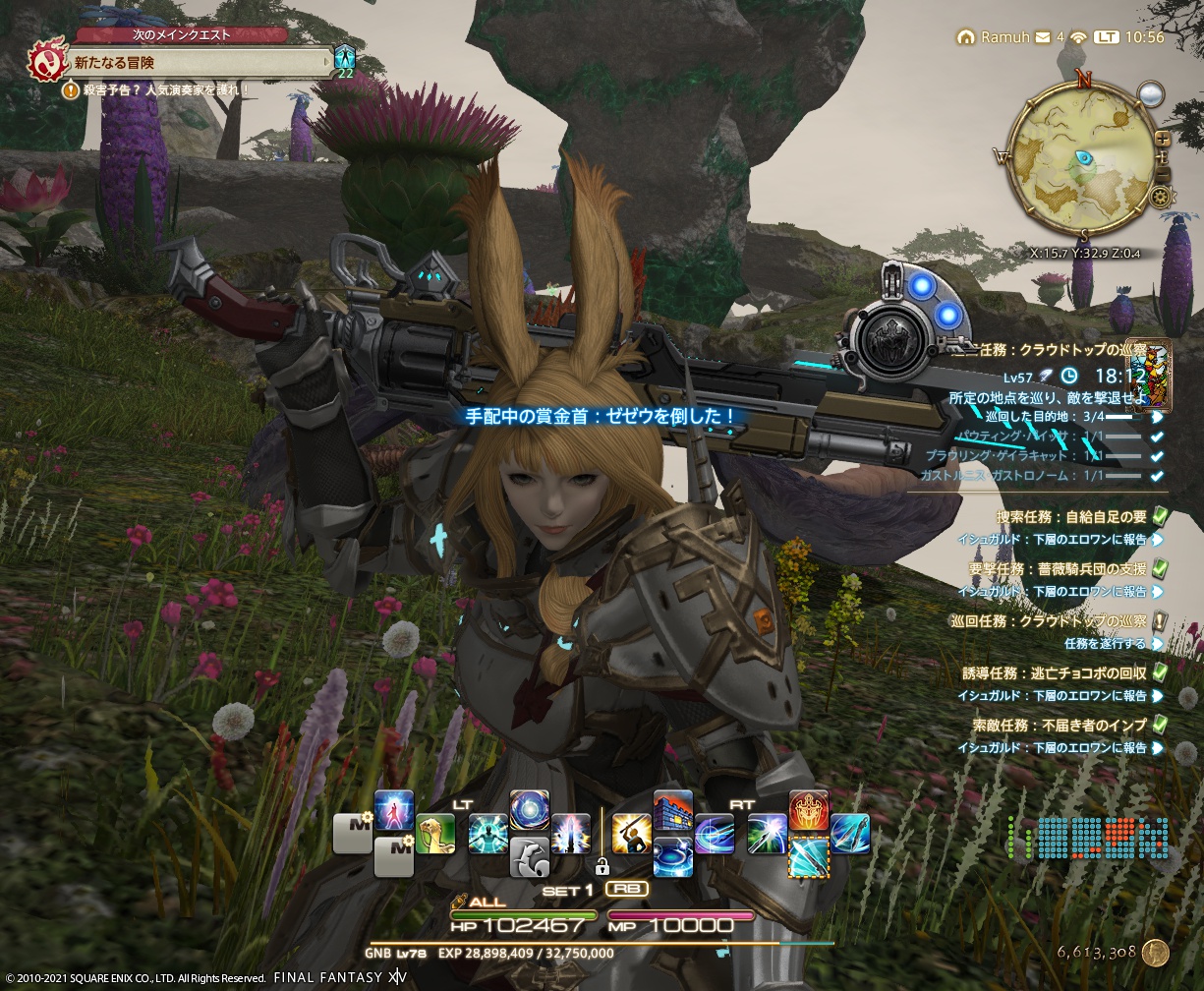Select the 捜索任務：自給自足の要 levequest entry
The image size is (1204, 991).
tap(1071, 516)
